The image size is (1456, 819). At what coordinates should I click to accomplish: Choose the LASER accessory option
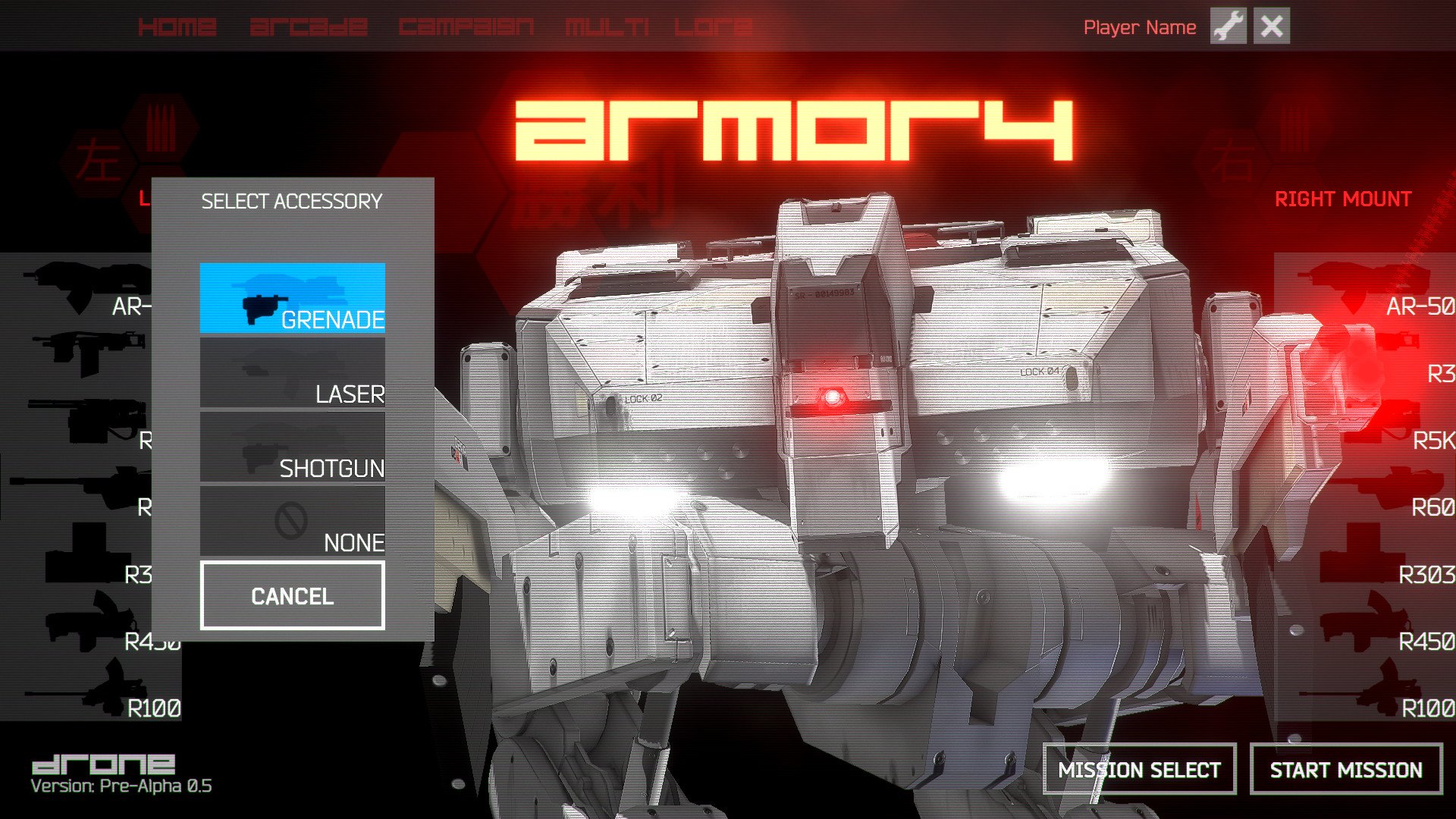click(x=293, y=373)
